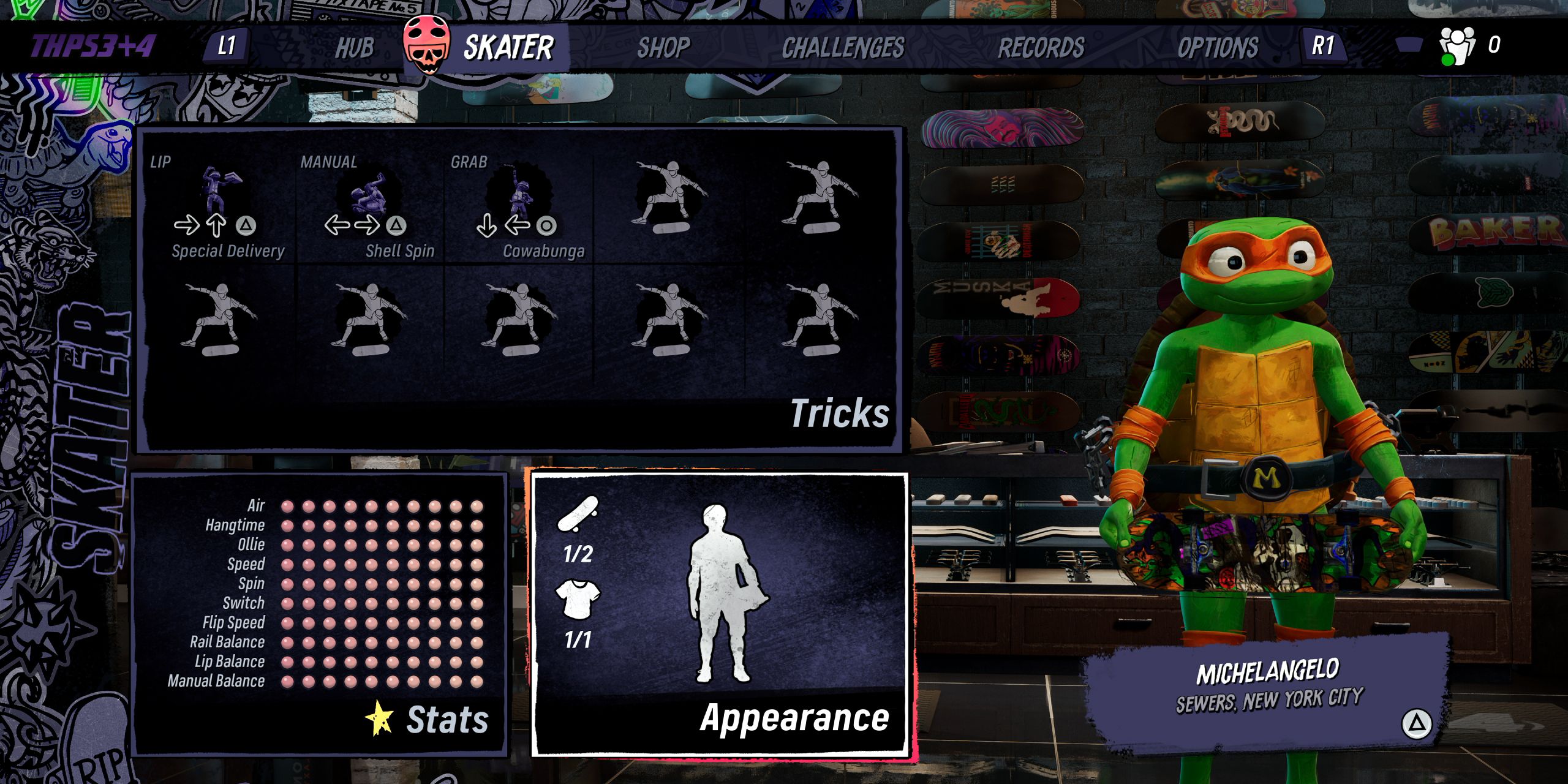Click the R1 tab-switch button
This screenshot has height=784, width=1568.
[1323, 44]
